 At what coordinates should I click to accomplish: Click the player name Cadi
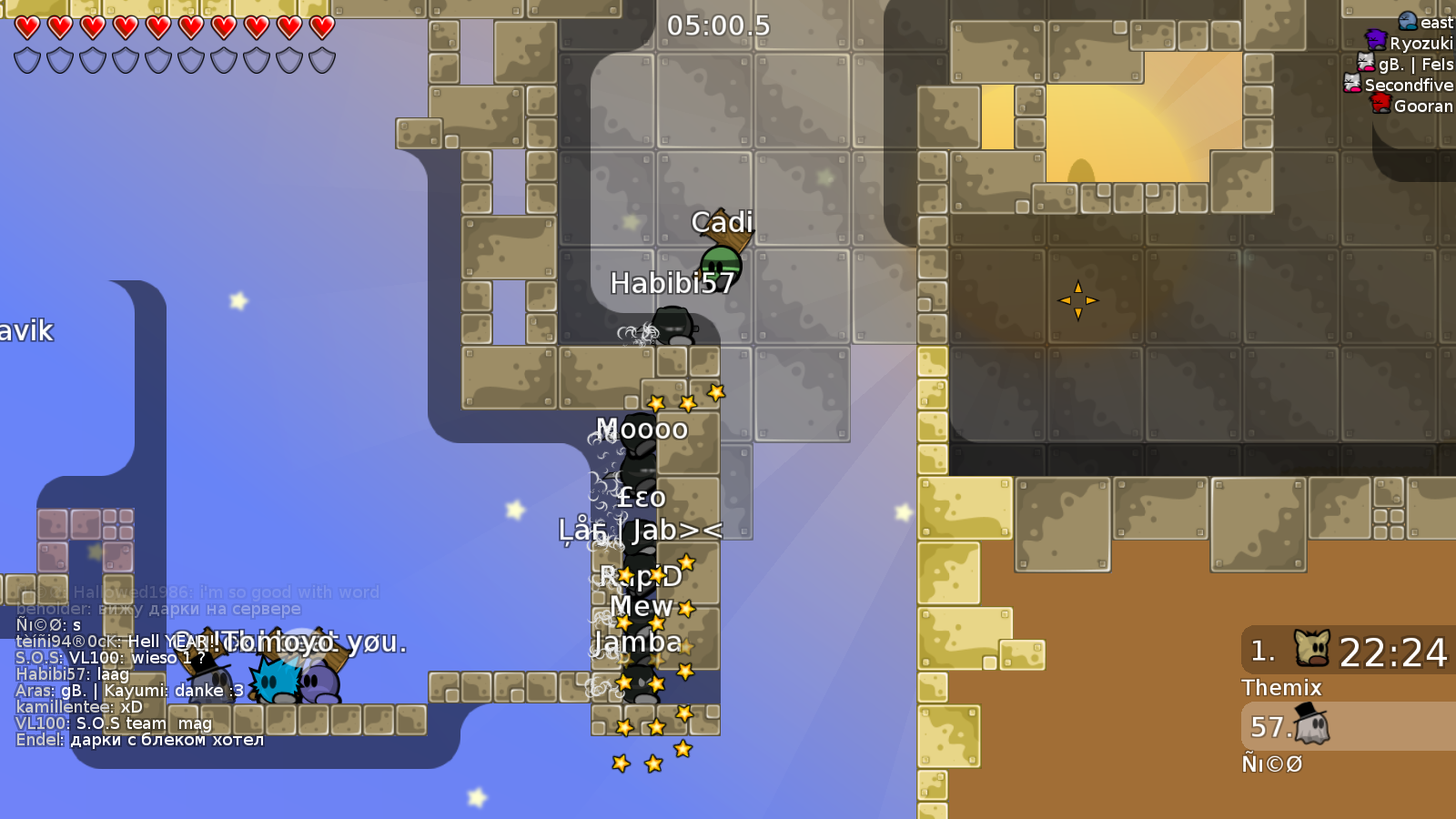723,221
